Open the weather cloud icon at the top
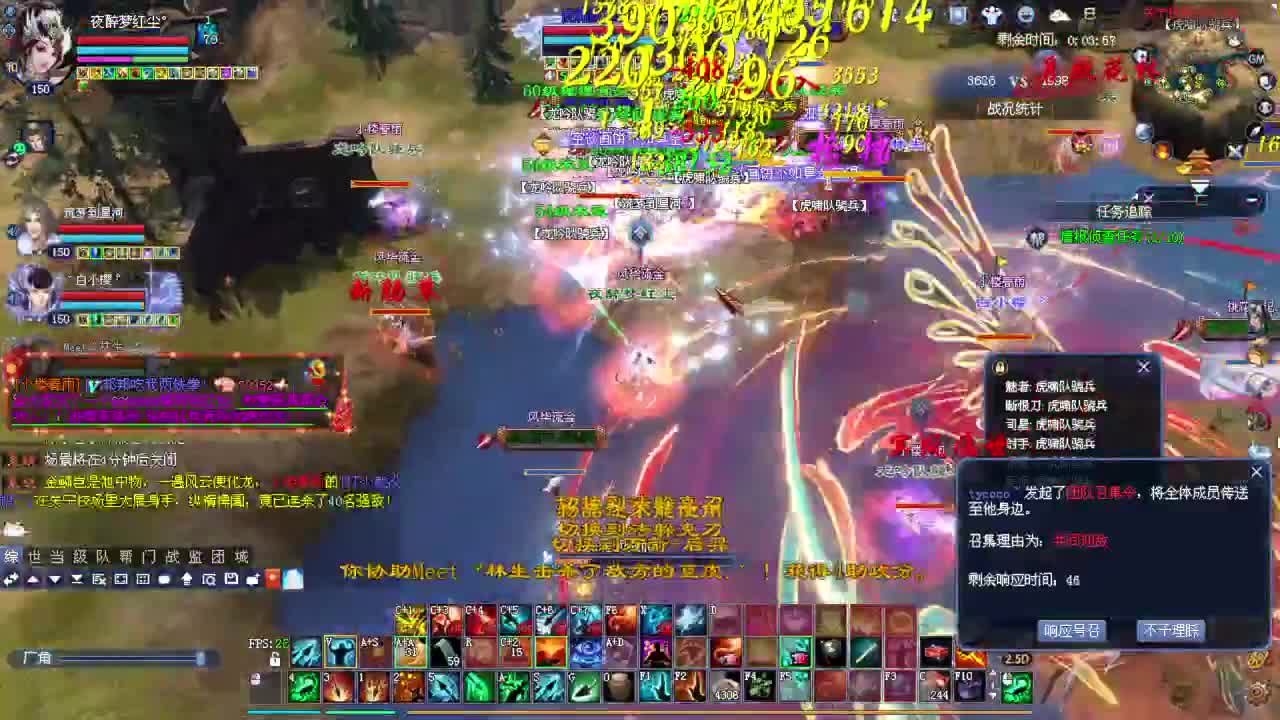 1059,16
